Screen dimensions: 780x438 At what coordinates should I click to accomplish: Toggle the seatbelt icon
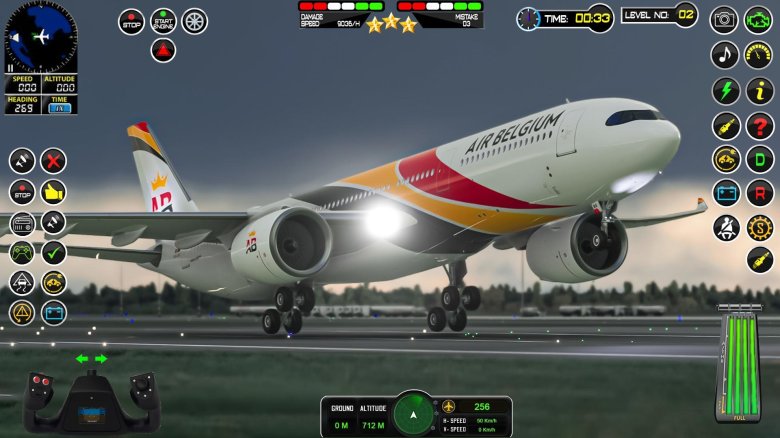pyautogui.click(x=726, y=228)
